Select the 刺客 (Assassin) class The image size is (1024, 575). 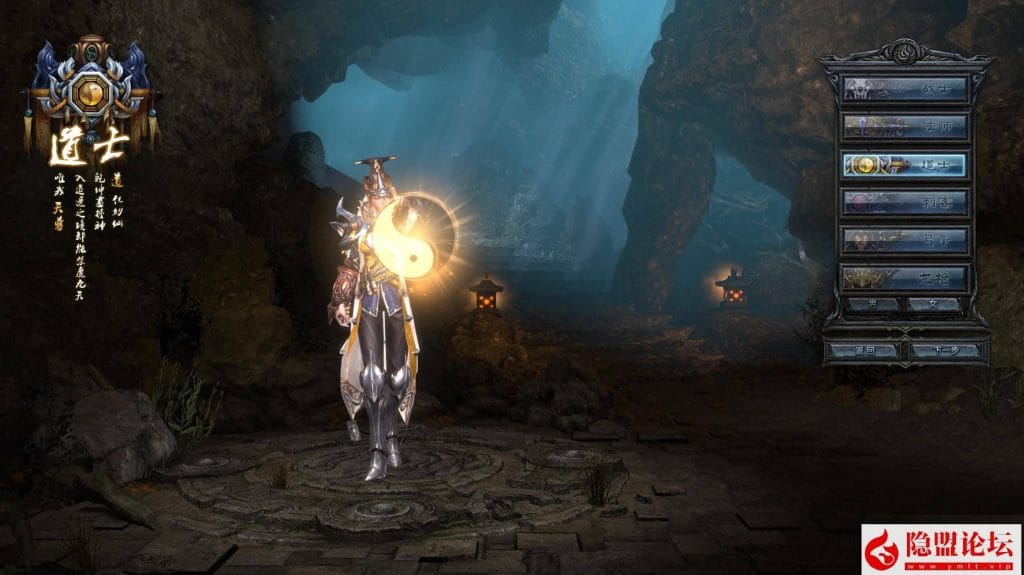point(905,203)
